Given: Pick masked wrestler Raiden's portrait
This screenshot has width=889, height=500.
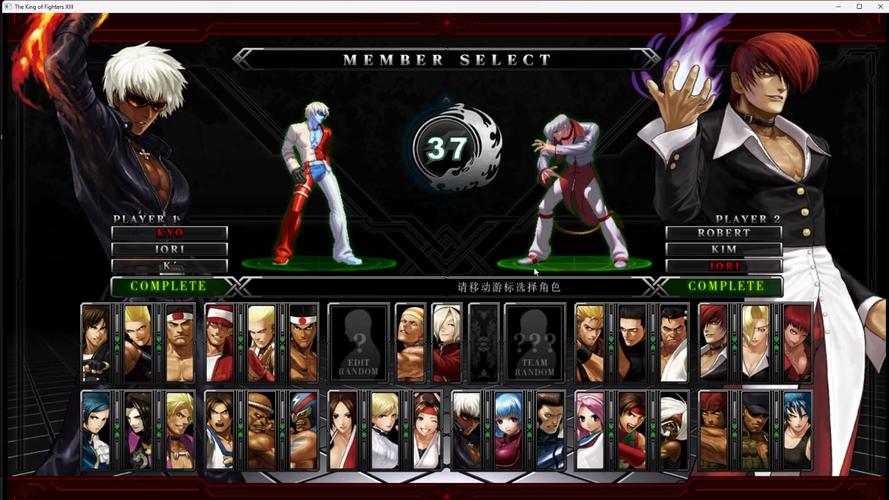Looking at the screenshot, I should [x=303, y=430].
